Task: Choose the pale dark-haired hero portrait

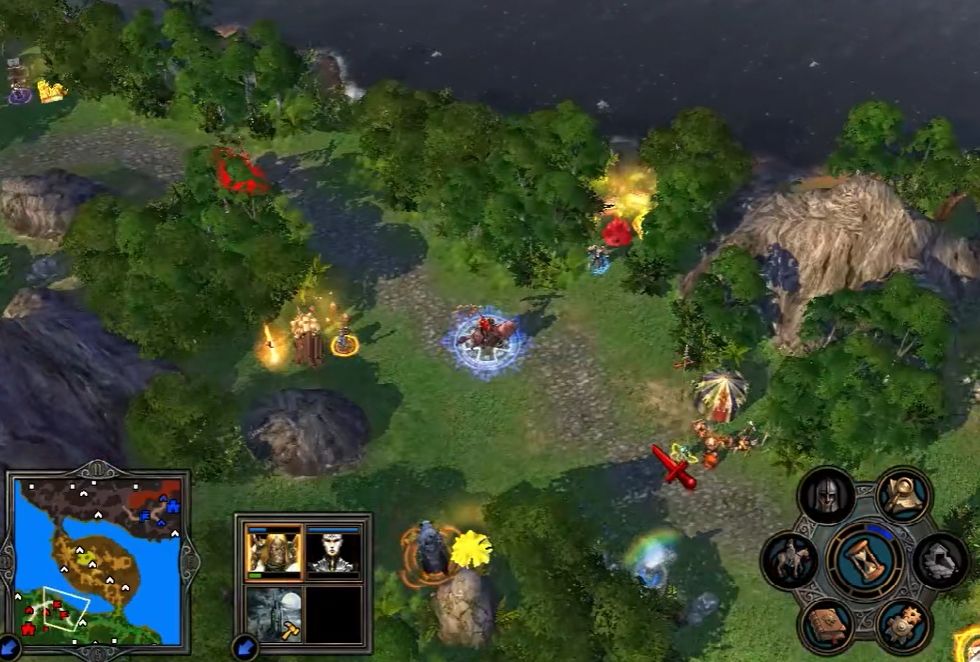Action: pos(333,550)
